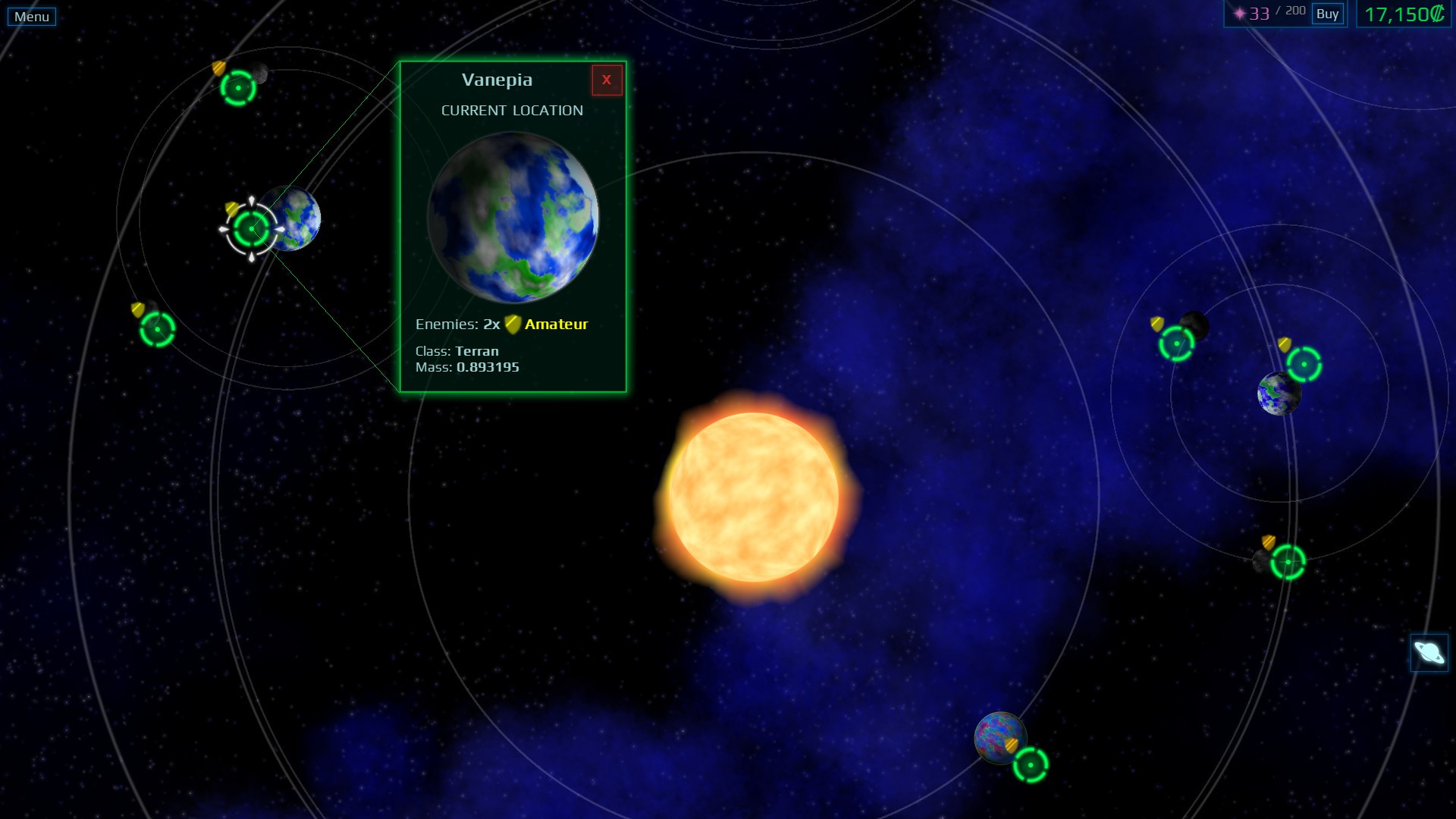Screen dimensions: 1456x819
Task: Click the 17,150 currency display
Action: (x=1402, y=14)
